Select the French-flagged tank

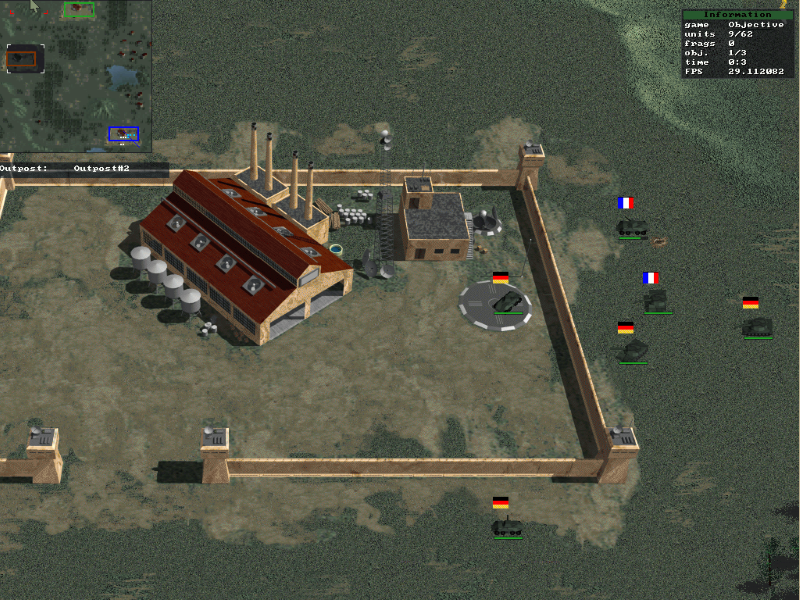pos(657,300)
